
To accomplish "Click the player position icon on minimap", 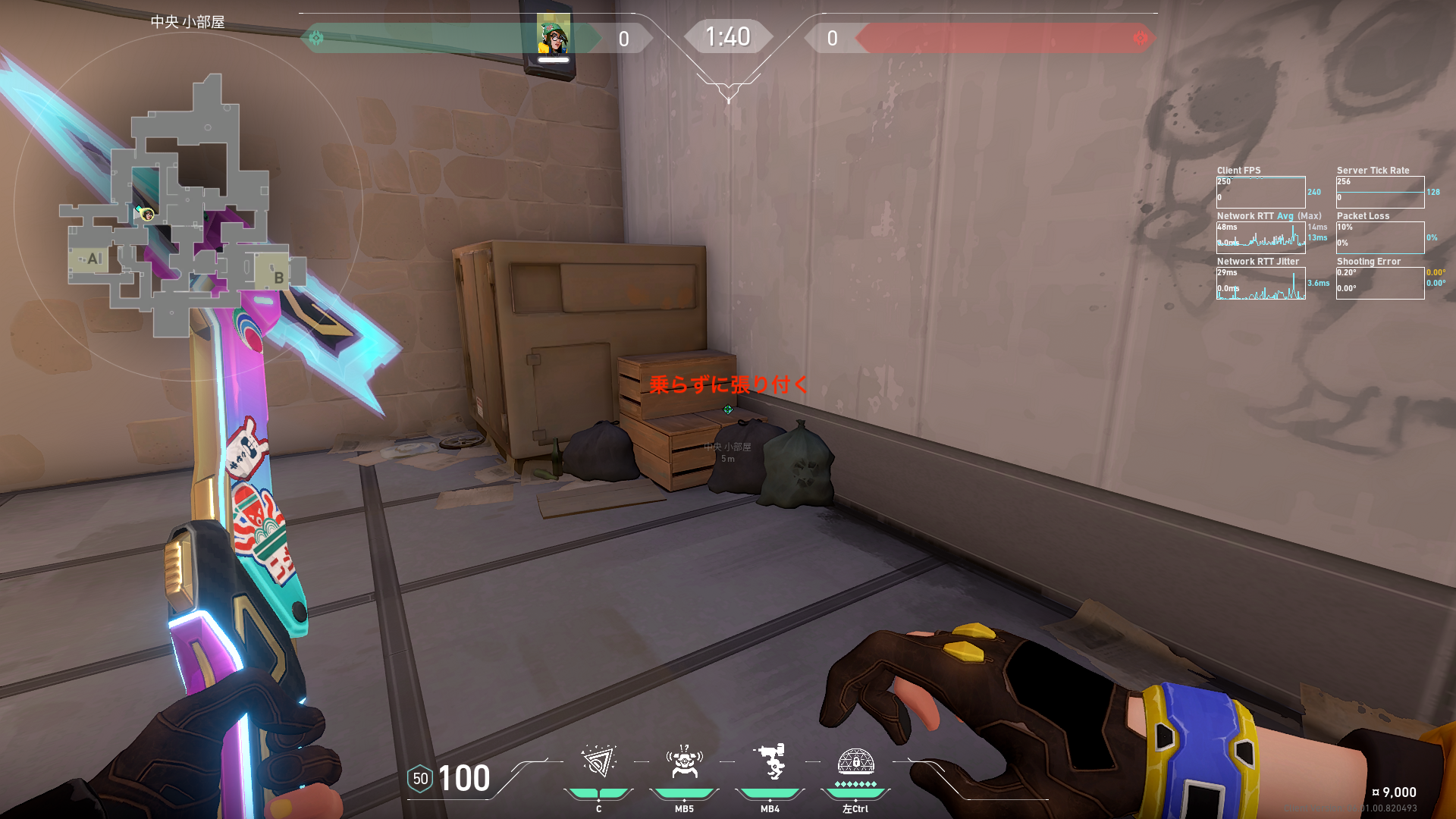I will [146, 215].
